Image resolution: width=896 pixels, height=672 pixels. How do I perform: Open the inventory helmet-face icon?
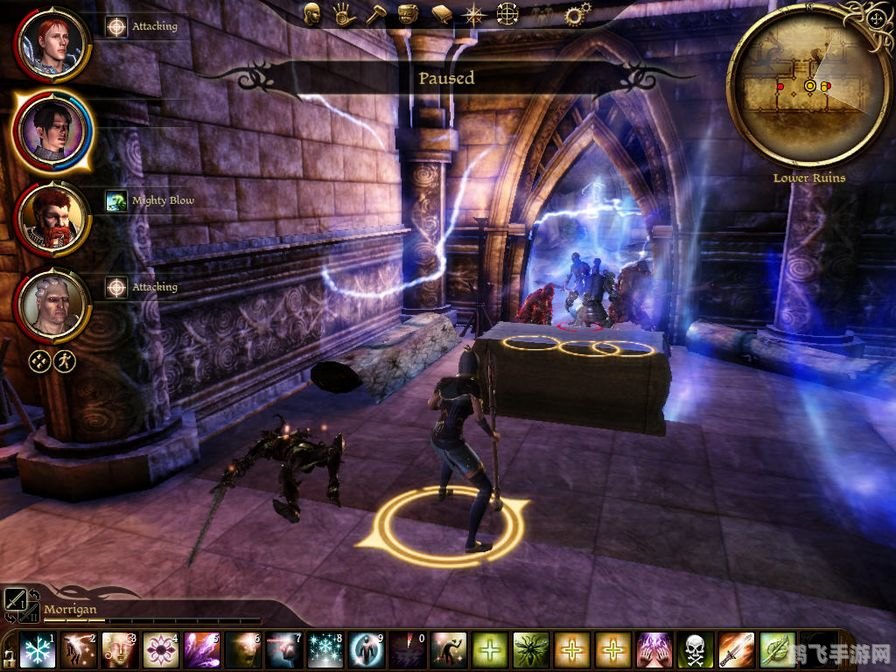(x=408, y=14)
